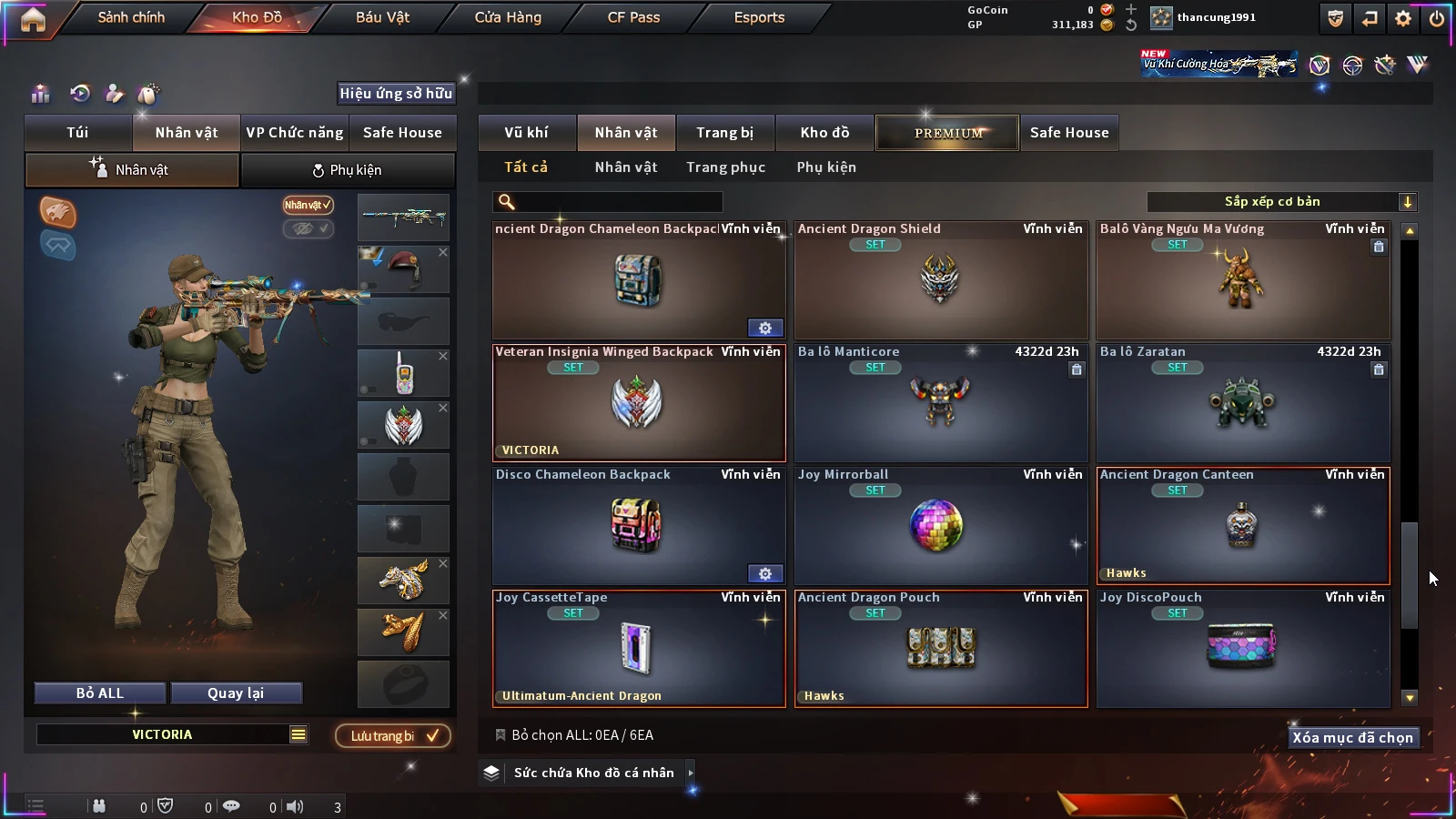Screen dimensions: 1456x819
Task: Open the PREMIUM inventory tab
Action: point(947,133)
